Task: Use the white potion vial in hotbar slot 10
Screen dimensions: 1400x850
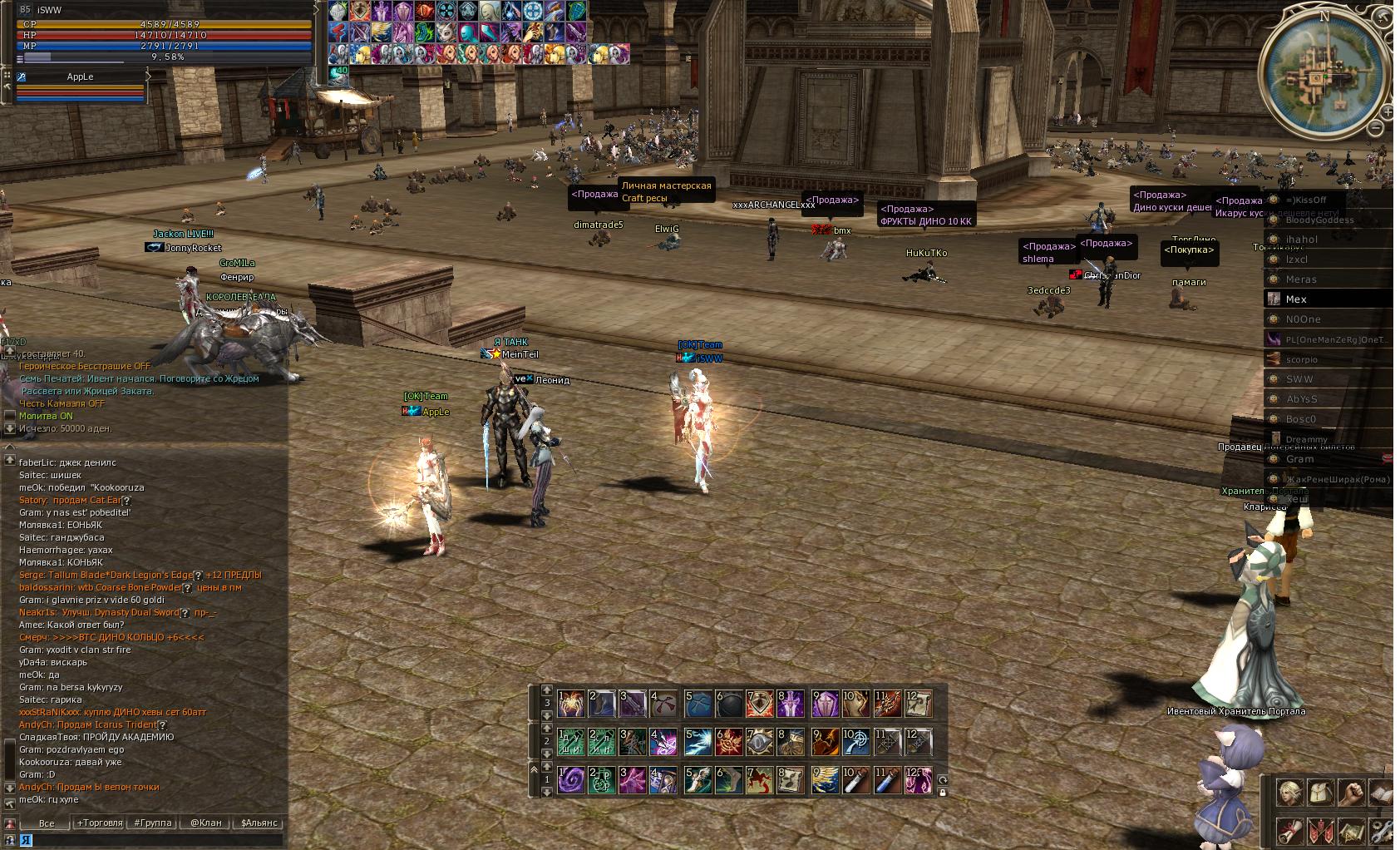Action: click(x=855, y=780)
